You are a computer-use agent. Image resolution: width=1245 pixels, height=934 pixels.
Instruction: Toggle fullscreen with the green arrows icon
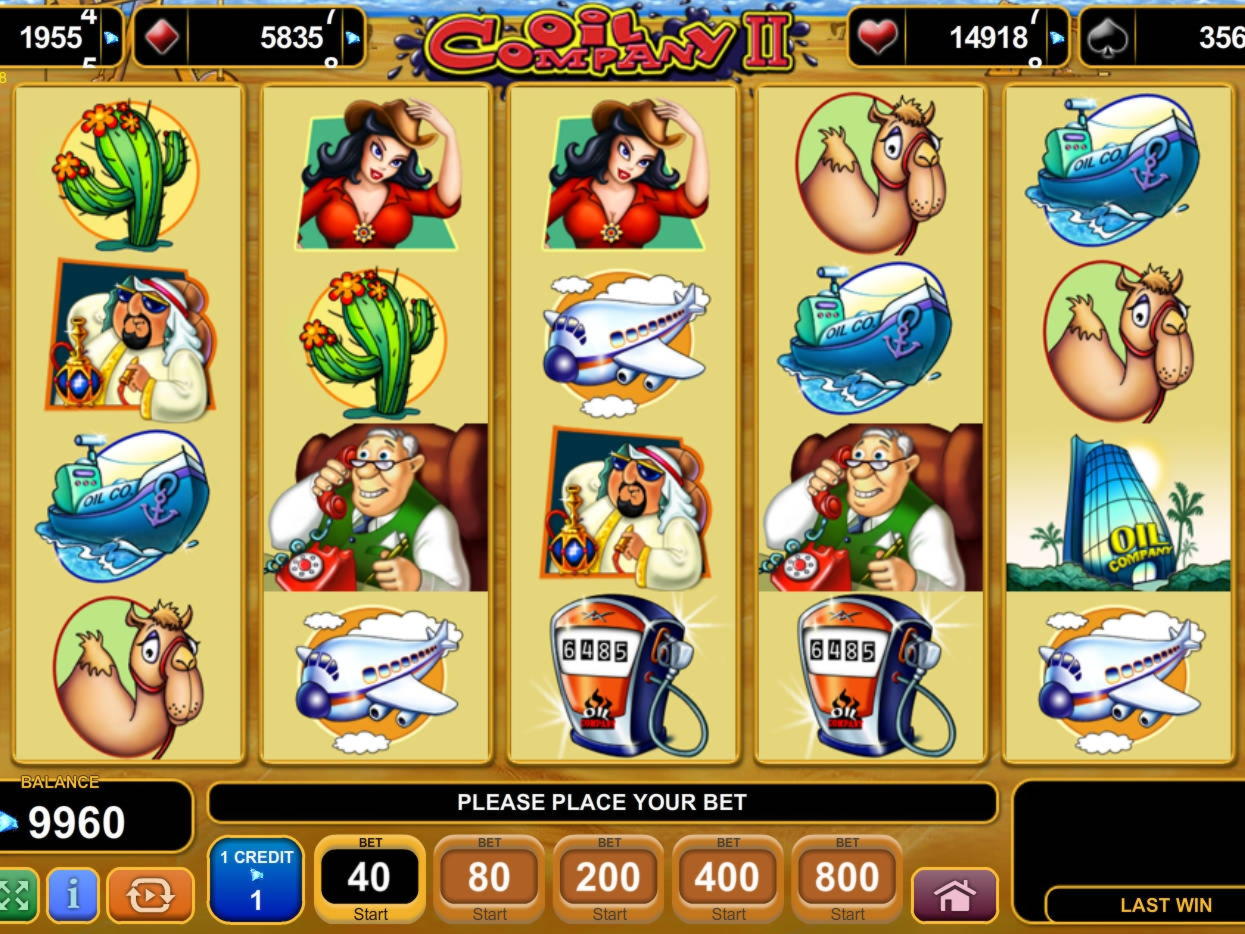tap(15, 894)
